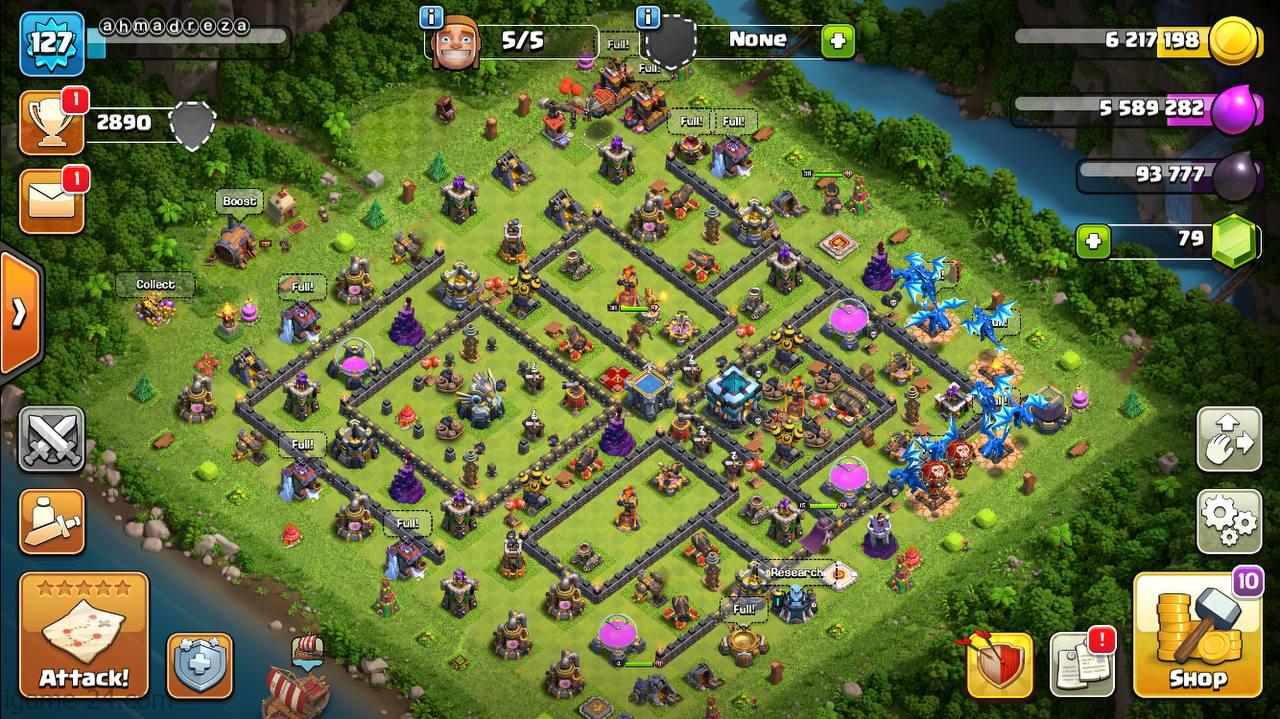Open the layout editor hand button
1280x719 pixels.
coord(1228,440)
